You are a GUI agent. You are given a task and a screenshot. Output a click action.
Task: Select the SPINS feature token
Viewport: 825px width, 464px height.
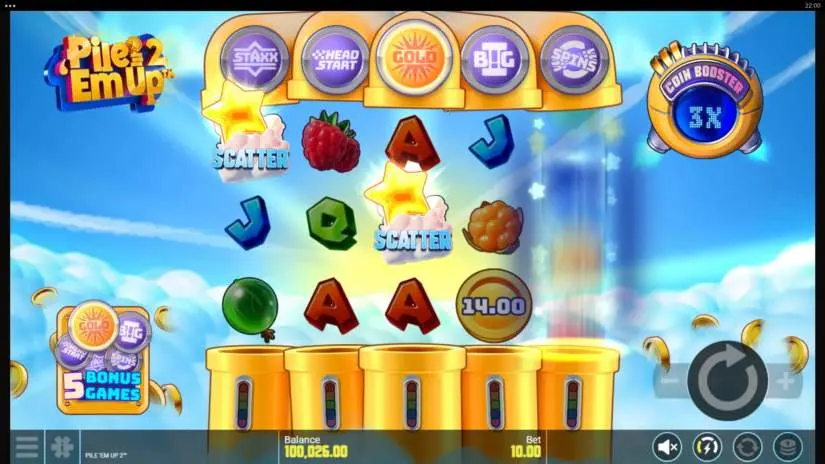pos(574,60)
